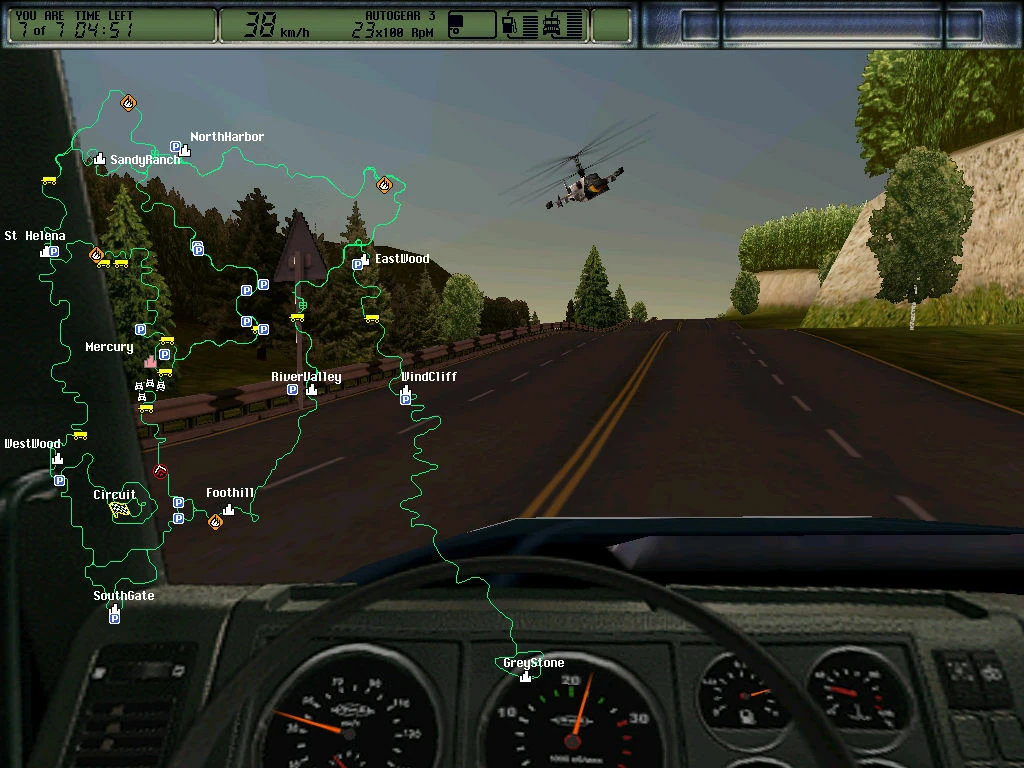Image resolution: width=1024 pixels, height=768 pixels.
Task: Select the NorthHarbor town marker
Action: pyautogui.click(x=186, y=150)
